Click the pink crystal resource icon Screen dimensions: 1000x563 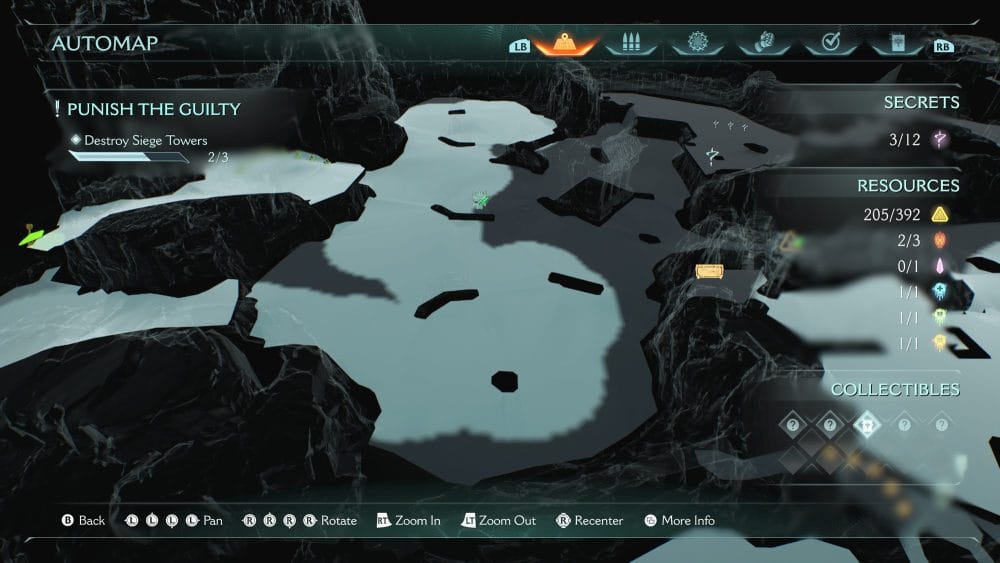click(939, 266)
